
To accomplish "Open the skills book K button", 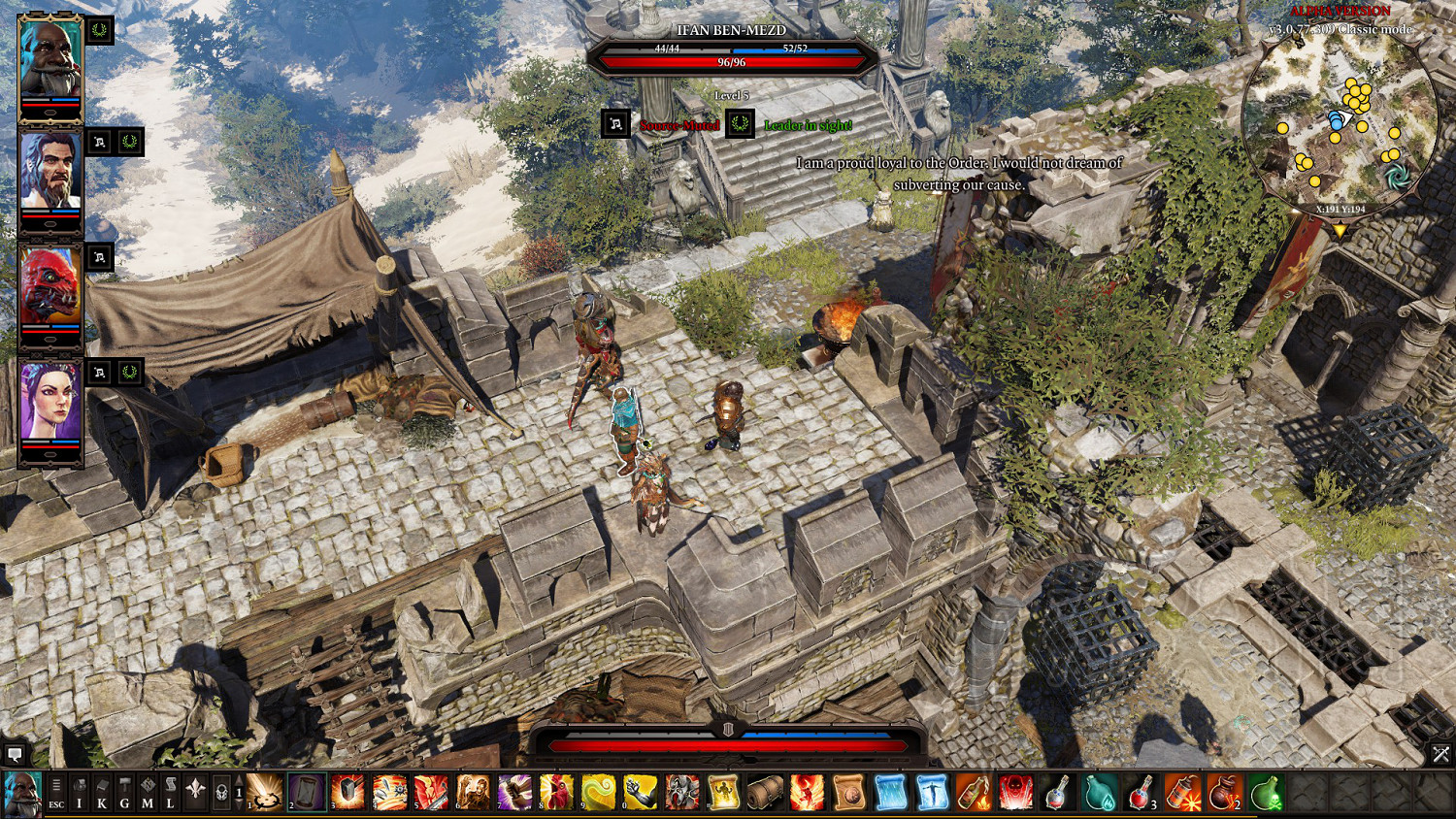I will tap(102, 792).
